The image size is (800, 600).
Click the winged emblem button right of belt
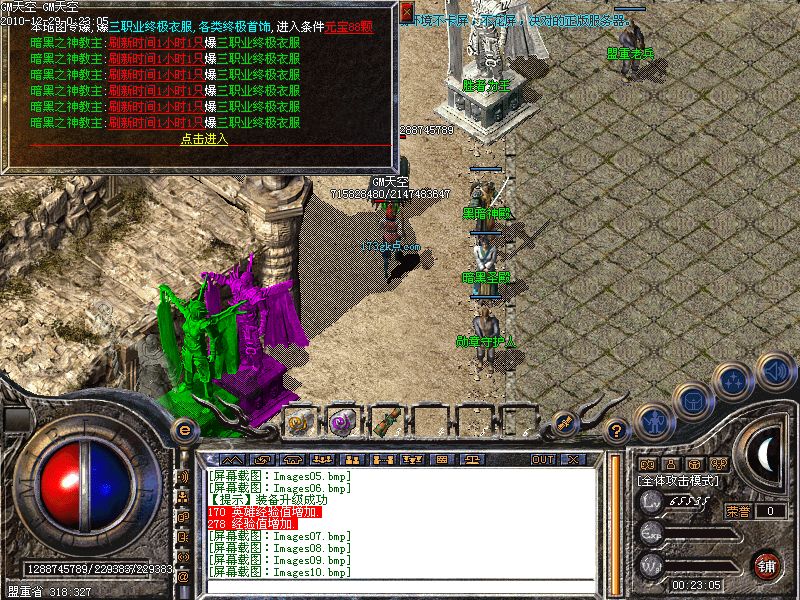click(x=566, y=422)
